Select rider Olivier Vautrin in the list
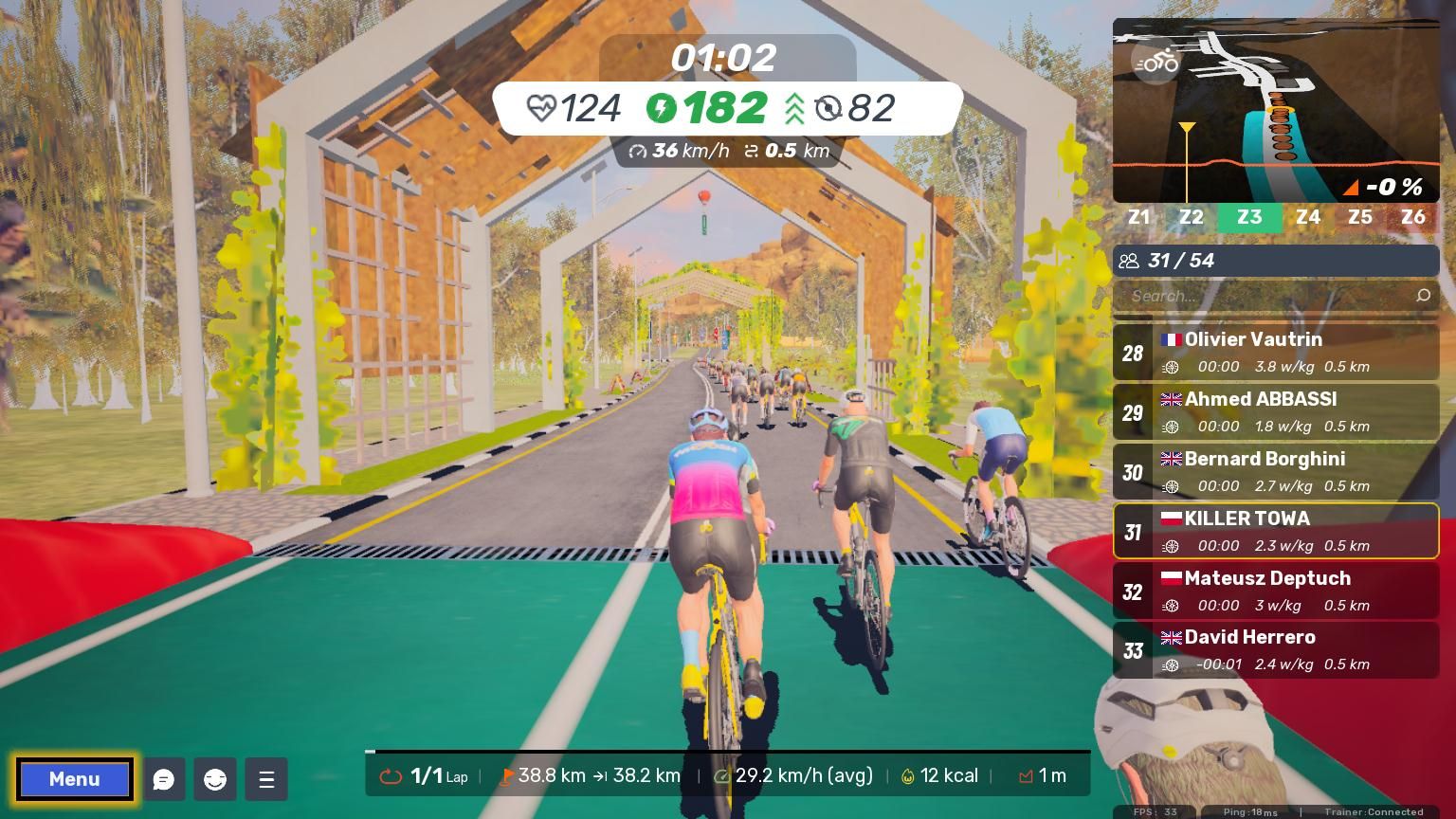The width and height of the screenshot is (1456, 819). (x=1276, y=352)
